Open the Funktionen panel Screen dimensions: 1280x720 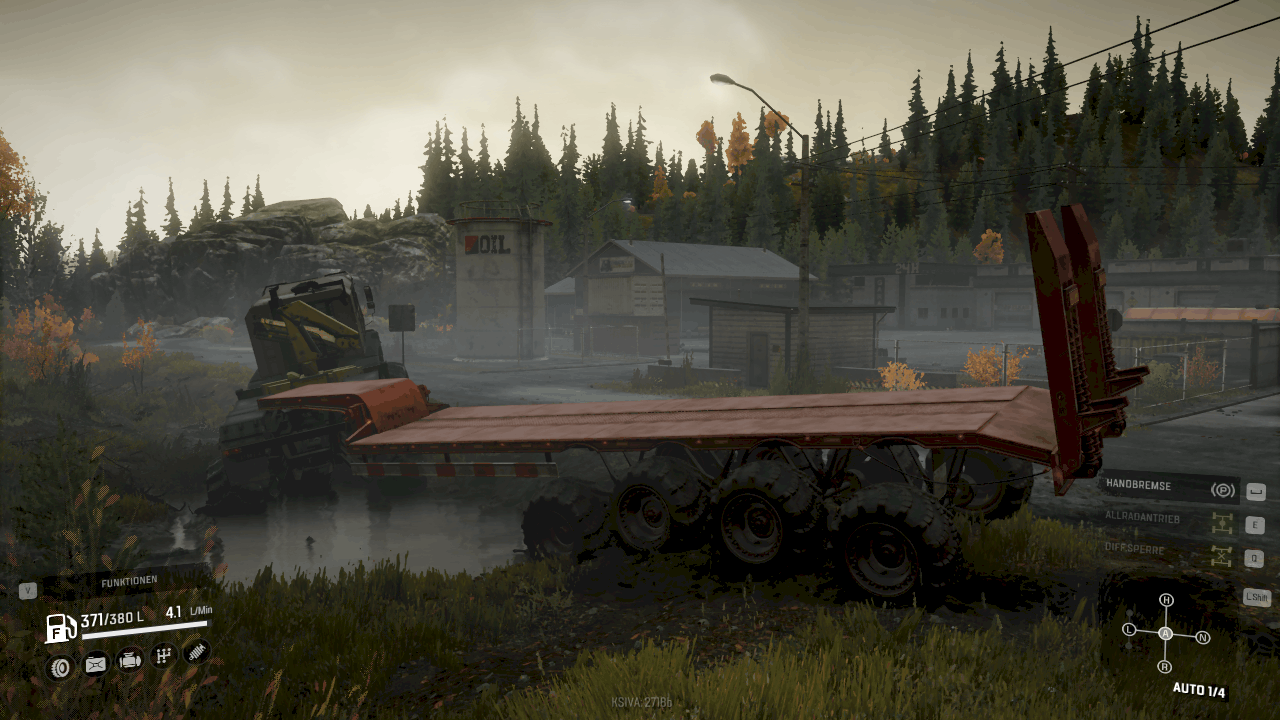coord(128,582)
